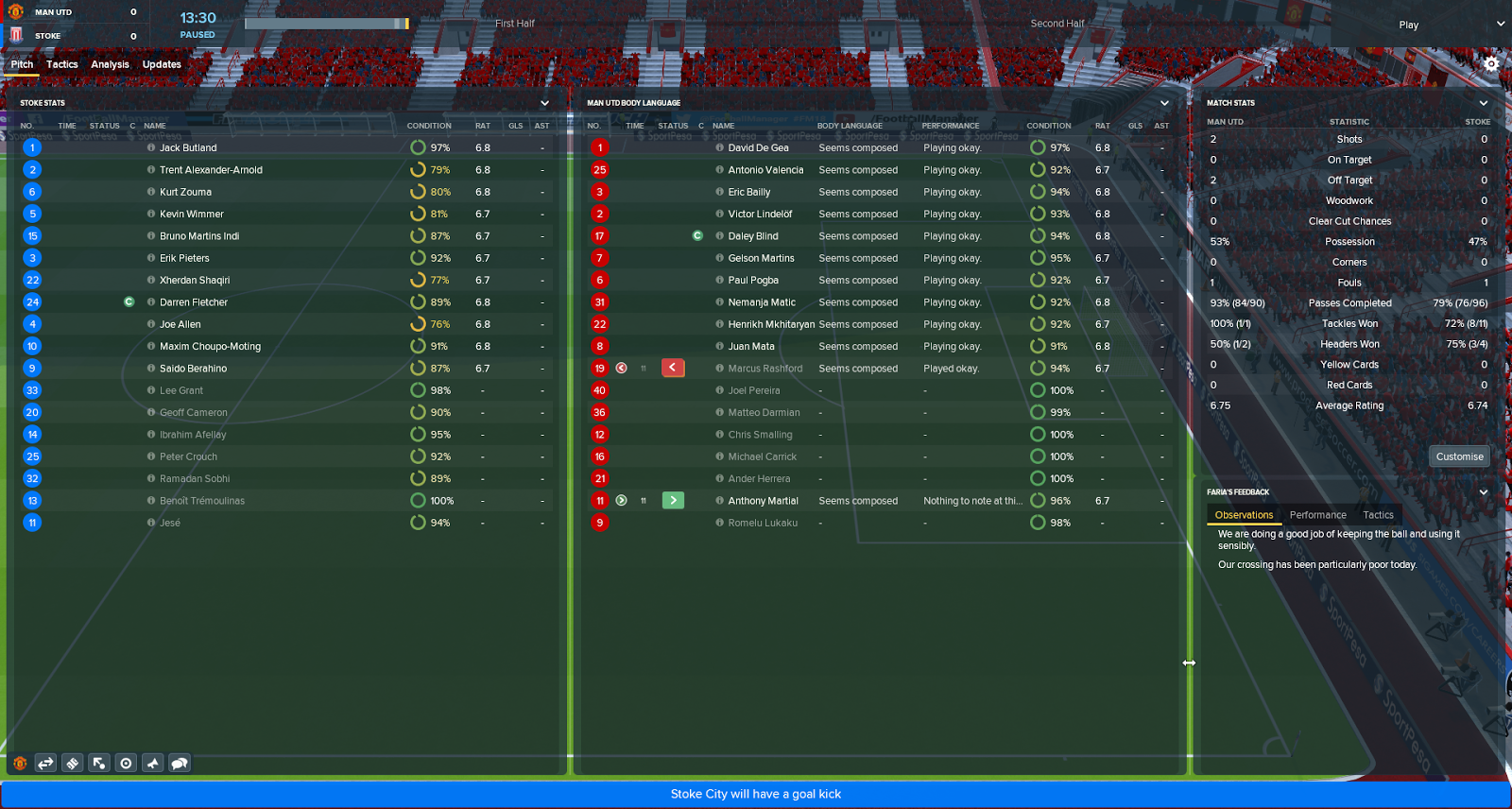Select the tactics kit icon in bottom toolbar
The width and height of the screenshot is (1512, 809).
coord(72,763)
